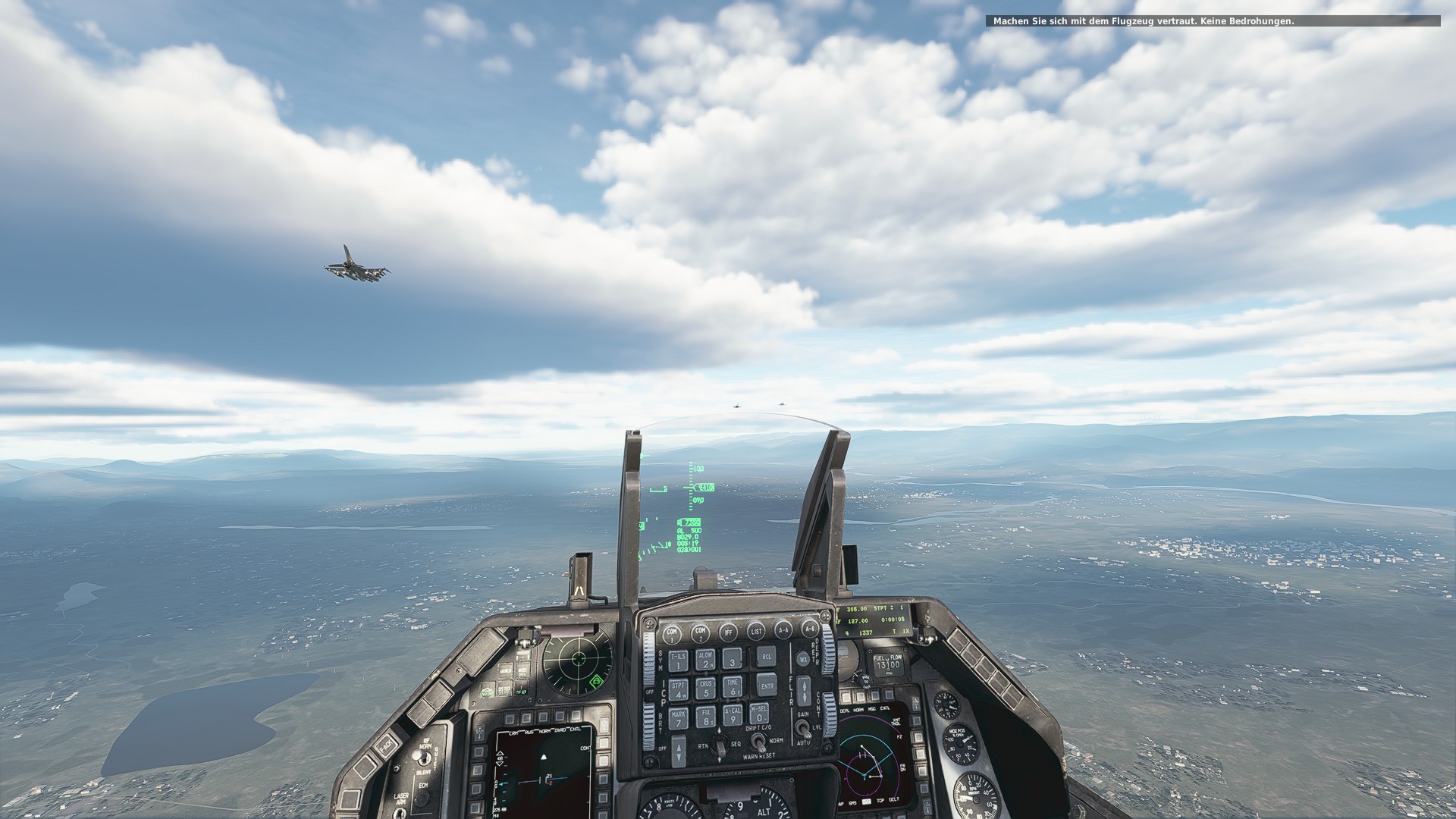Screen dimensions: 1456x819
Task: Switch to A-G master mode
Action: pyautogui.click(x=809, y=629)
